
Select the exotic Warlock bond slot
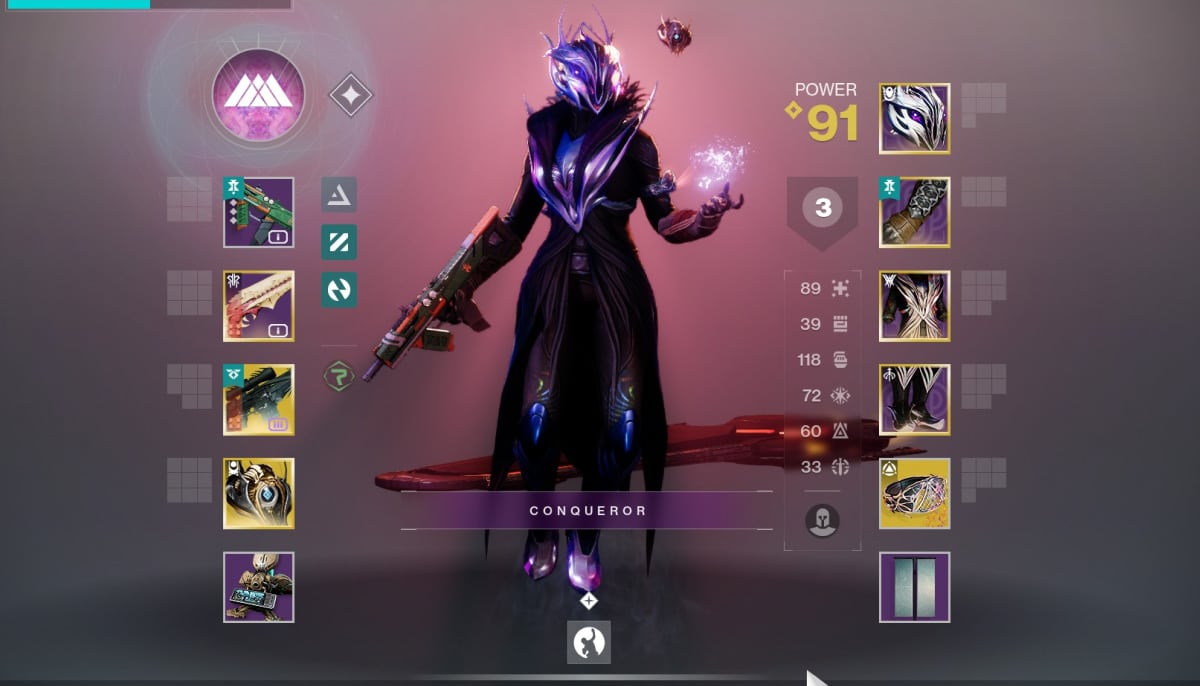(914, 493)
